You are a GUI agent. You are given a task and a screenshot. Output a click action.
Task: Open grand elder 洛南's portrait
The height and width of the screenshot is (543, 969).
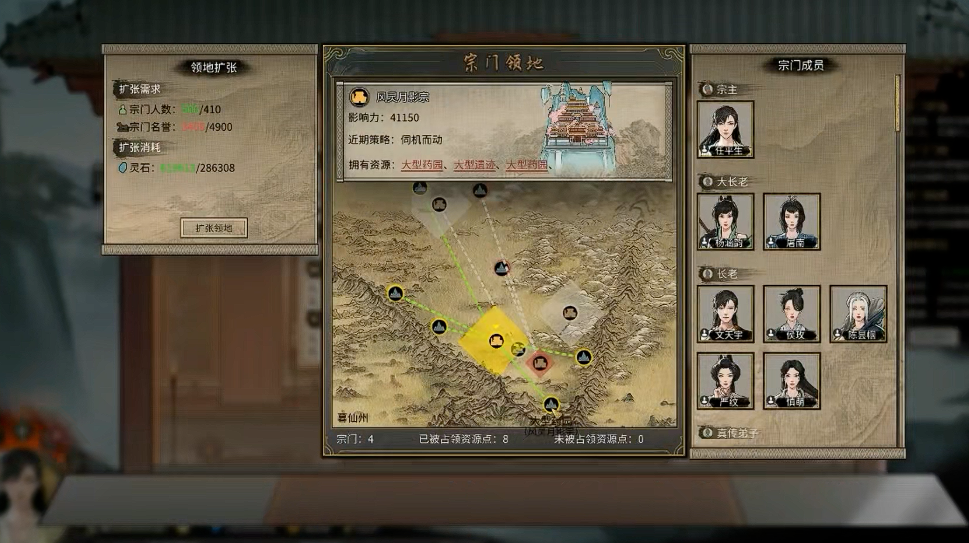(x=791, y=221)
